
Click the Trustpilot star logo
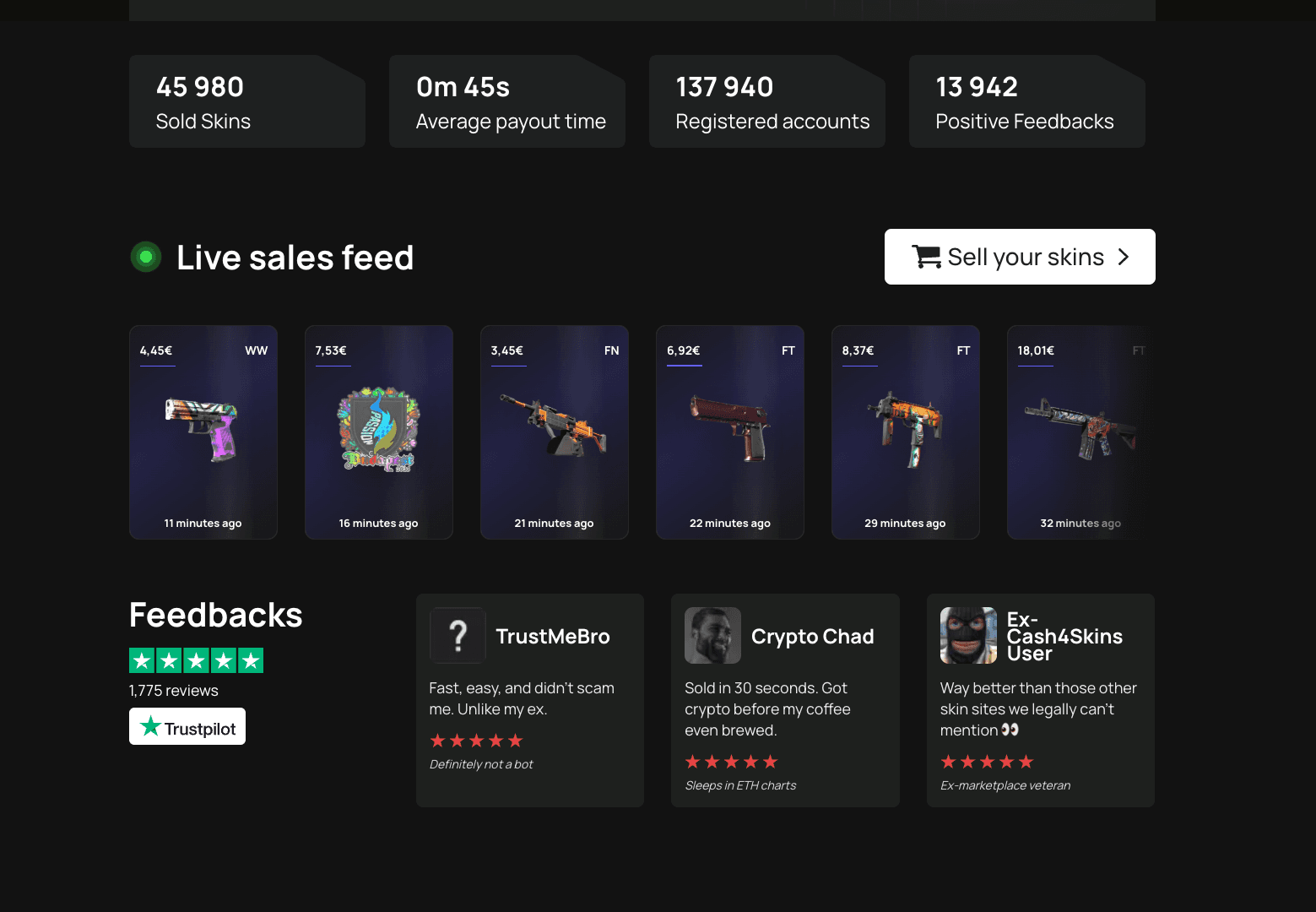point(150,725)
